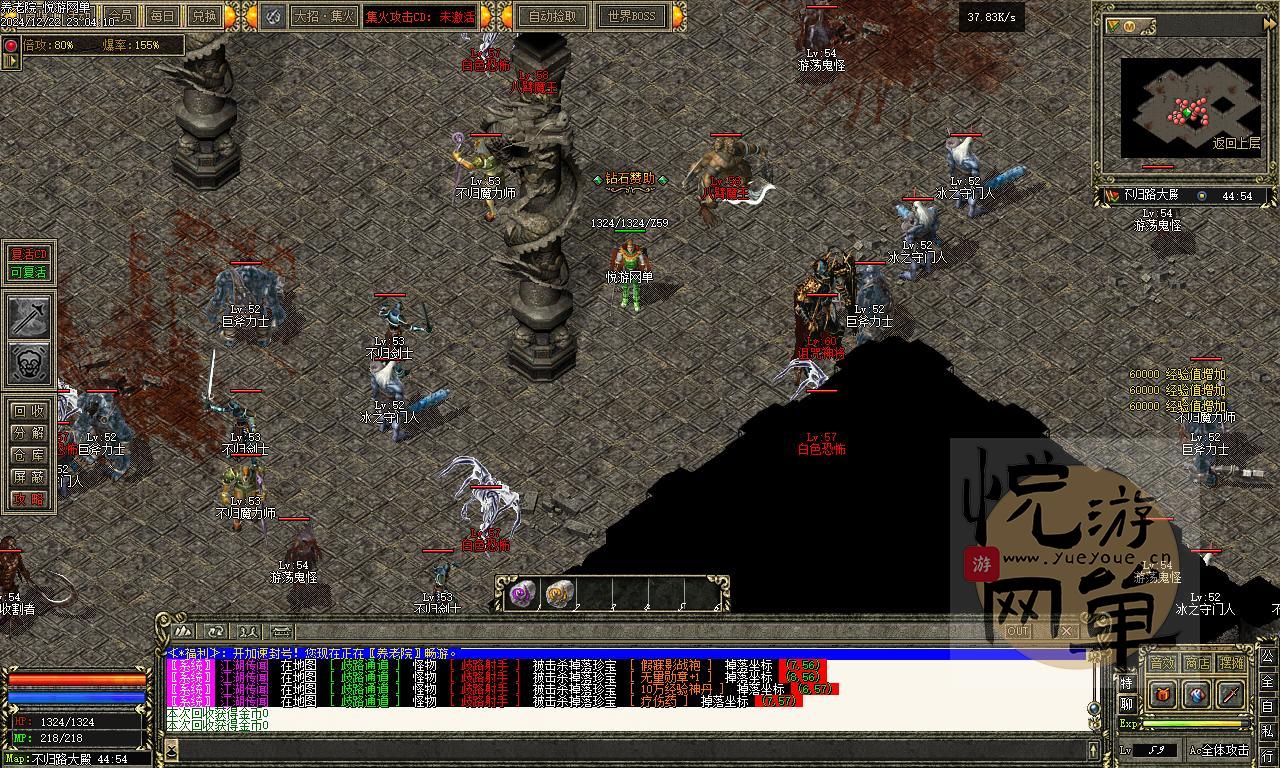The height and width of the screenshot is (768, 1280).
Task: Open the red 攻略 guide button
Action: (x=28, y=499)
